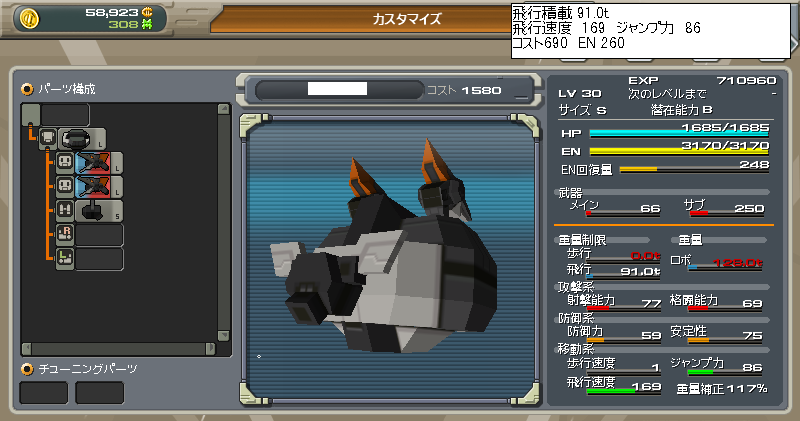Click the robot name field
Screen dimensions: 800x421
click(x=338, y=90)
